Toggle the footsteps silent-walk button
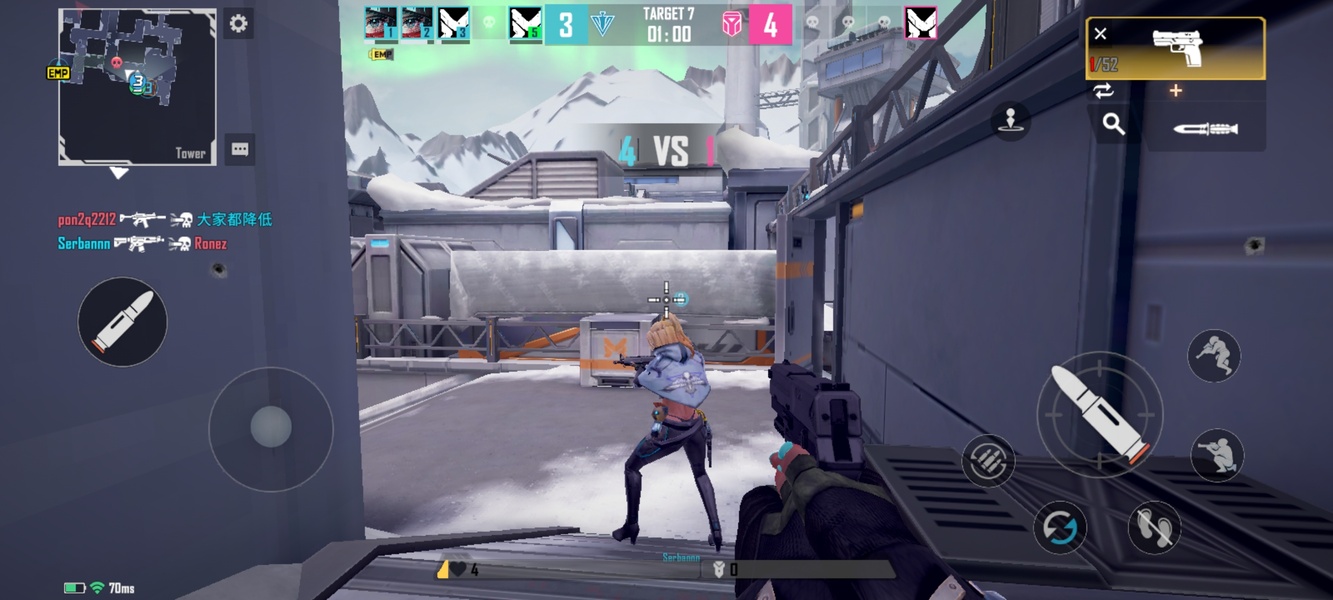The height and width of the screenshot is (600, 1333). point(1154,526)
